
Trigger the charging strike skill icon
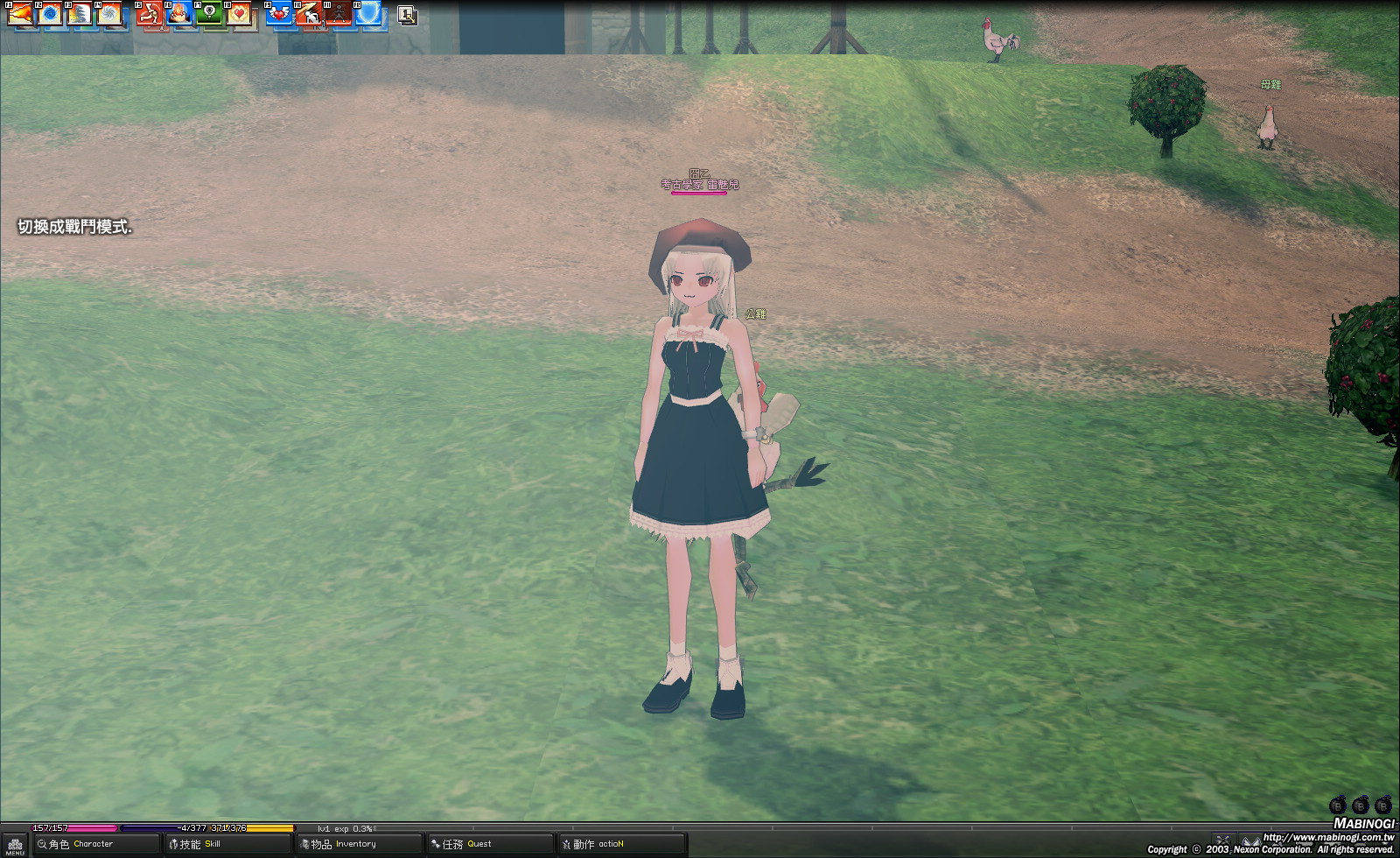[310, 14]
